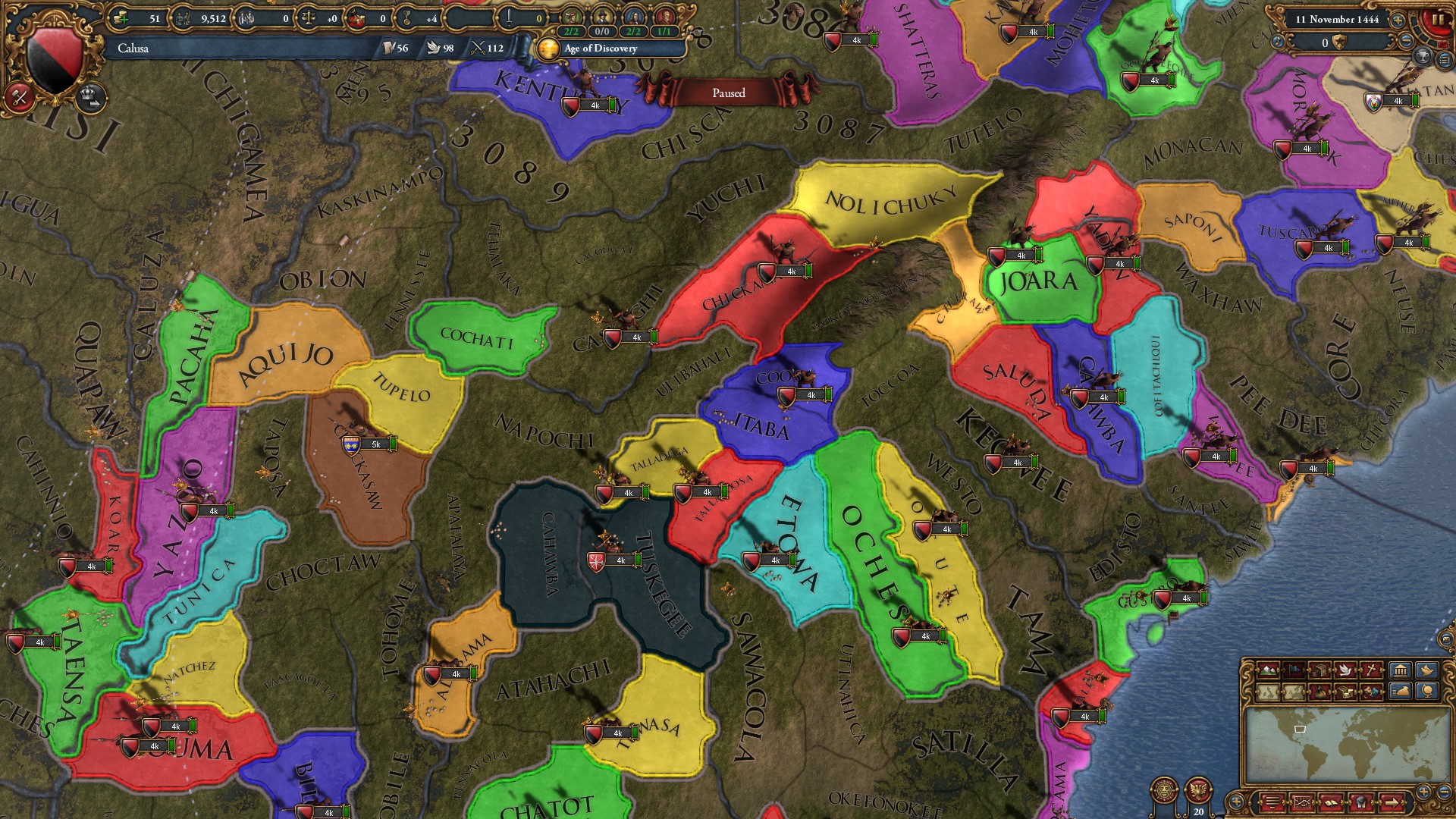Increase game speed with plus button

pyautogui.click(x=1398, y=20)
